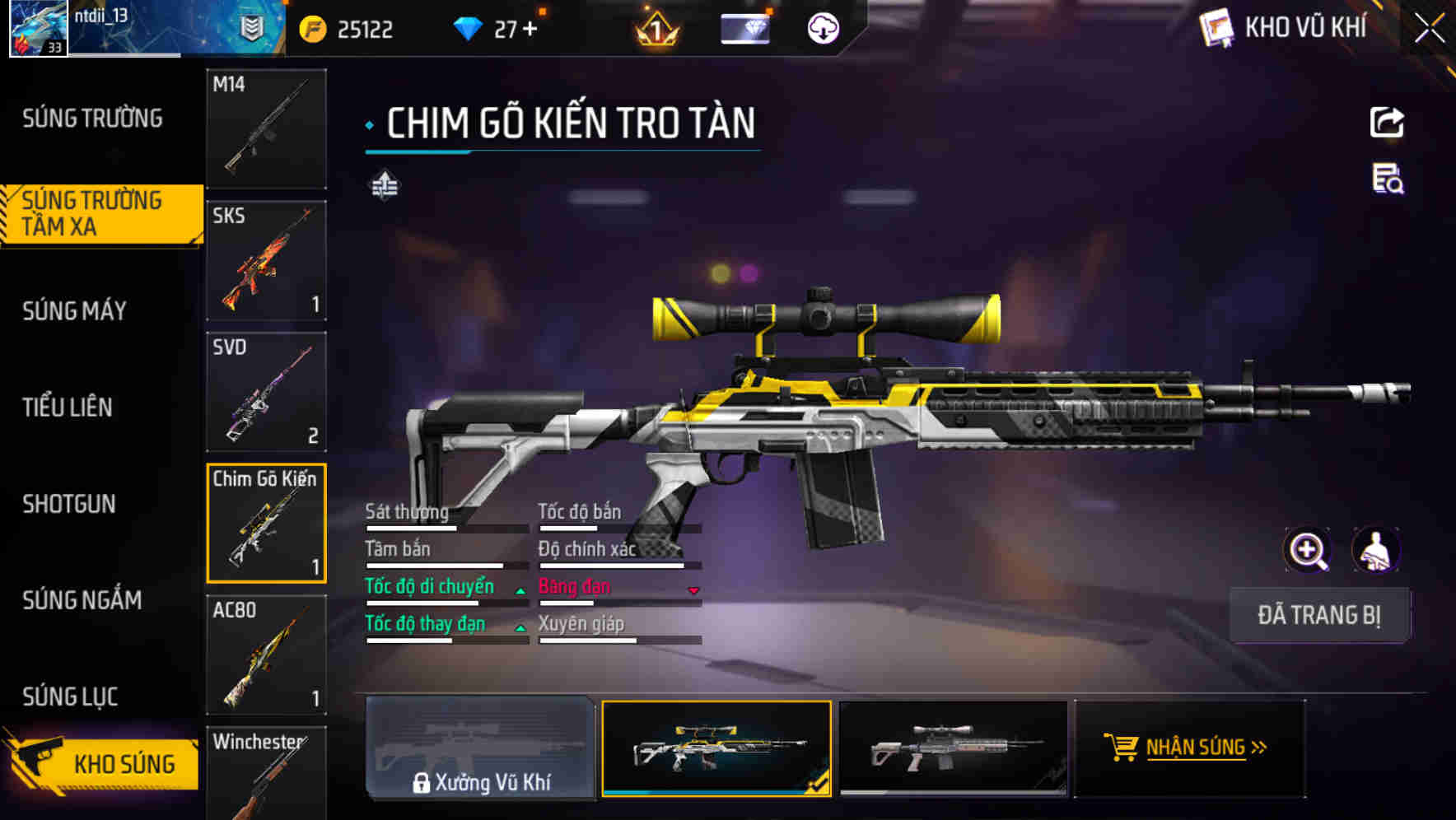Image resolution: width=1456 pixels, height=820 pixels.
Task: Open the Súng Máy category
Action: click(75, 311)
